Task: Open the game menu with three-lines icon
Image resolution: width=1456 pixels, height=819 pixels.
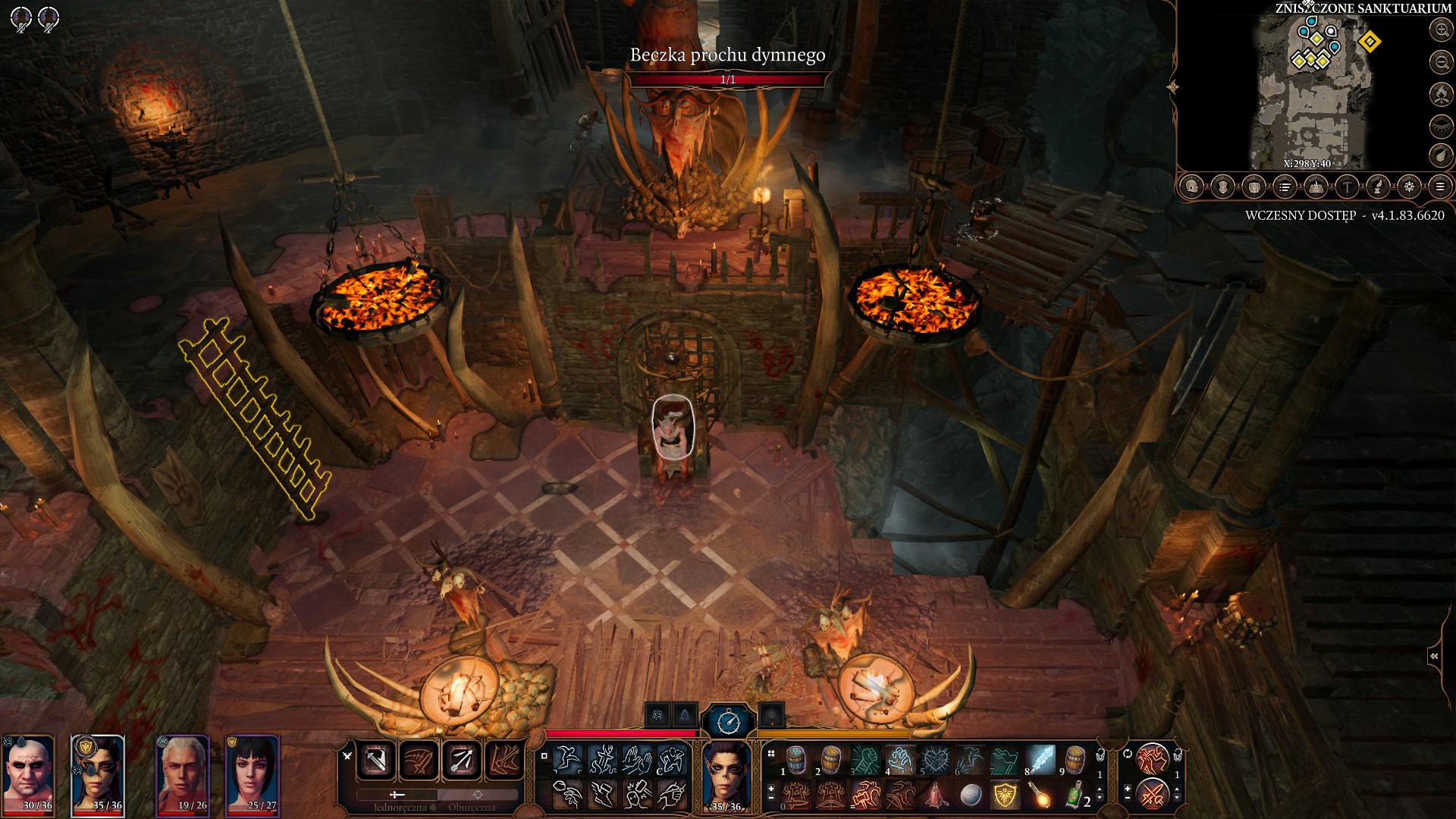Action: click(1440, 187)
